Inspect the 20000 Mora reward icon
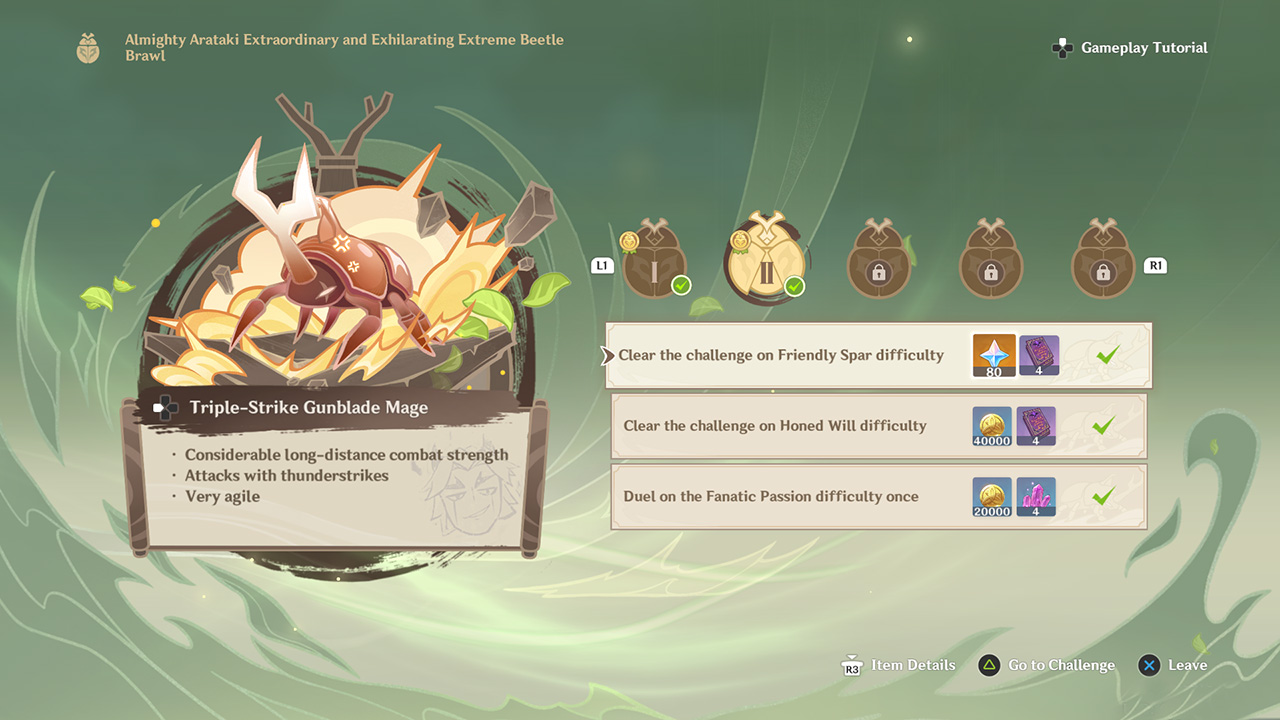The width and height of the screenshot is (1280, 720). pos(992,497)
